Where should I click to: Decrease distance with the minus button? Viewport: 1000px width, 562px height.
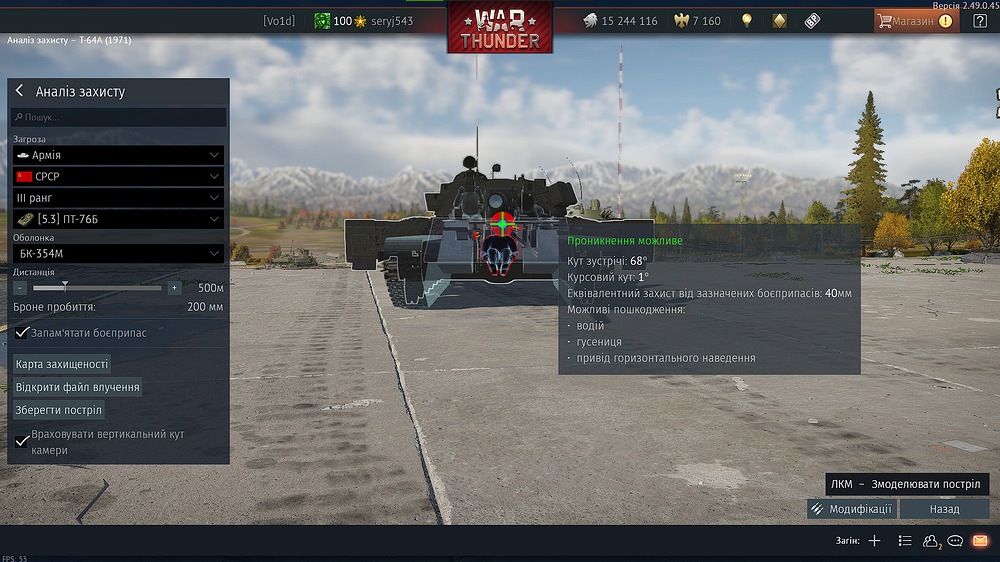(x=20, y=288)
